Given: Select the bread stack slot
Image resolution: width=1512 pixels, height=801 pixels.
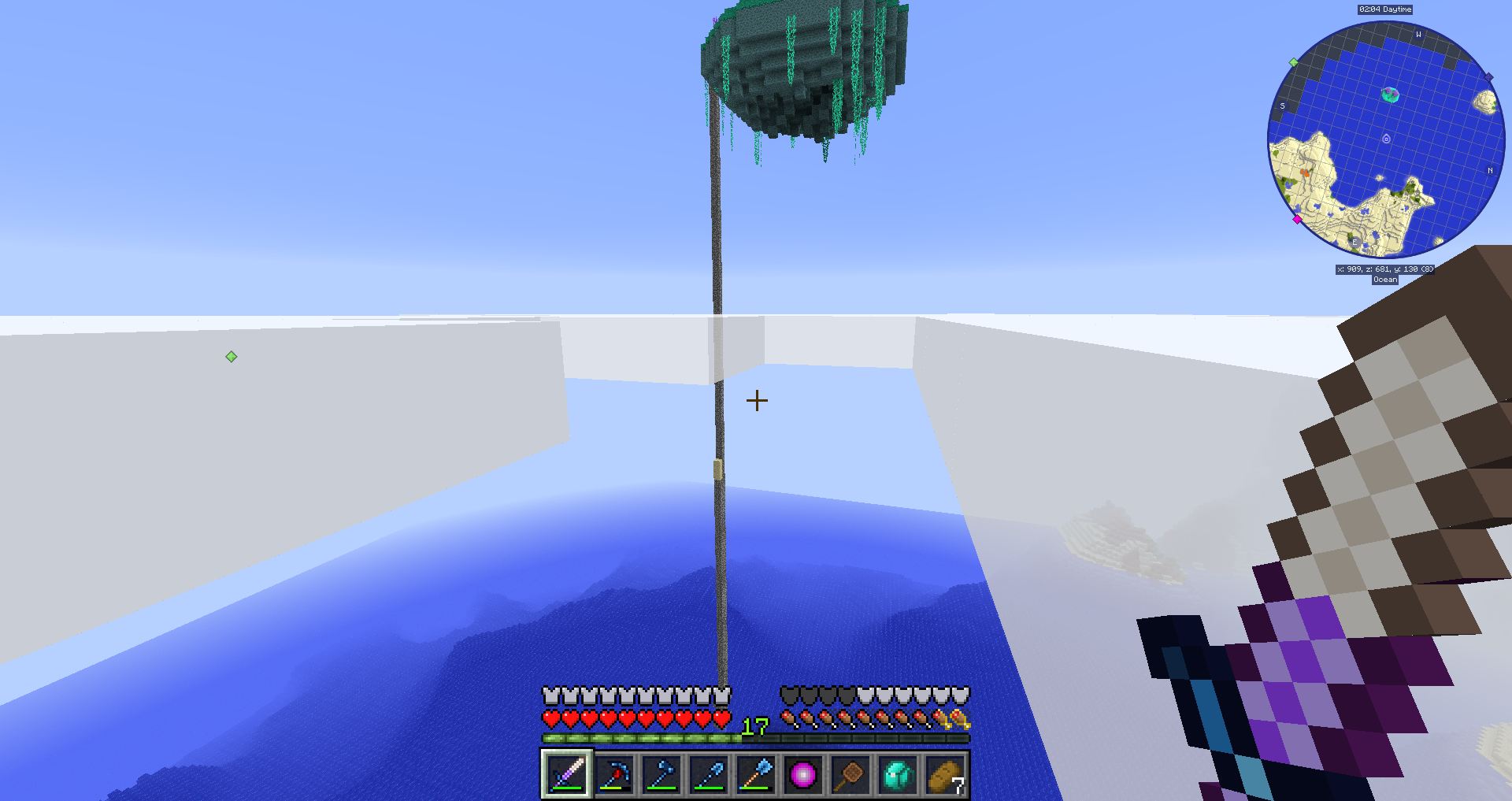Looking at the screenshot, I should [x=945, y=775].
